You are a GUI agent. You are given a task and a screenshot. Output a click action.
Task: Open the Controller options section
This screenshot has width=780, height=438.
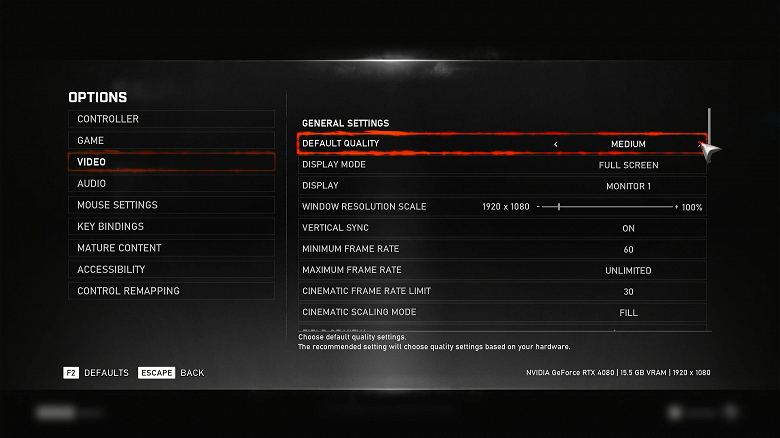click(170, 119)
